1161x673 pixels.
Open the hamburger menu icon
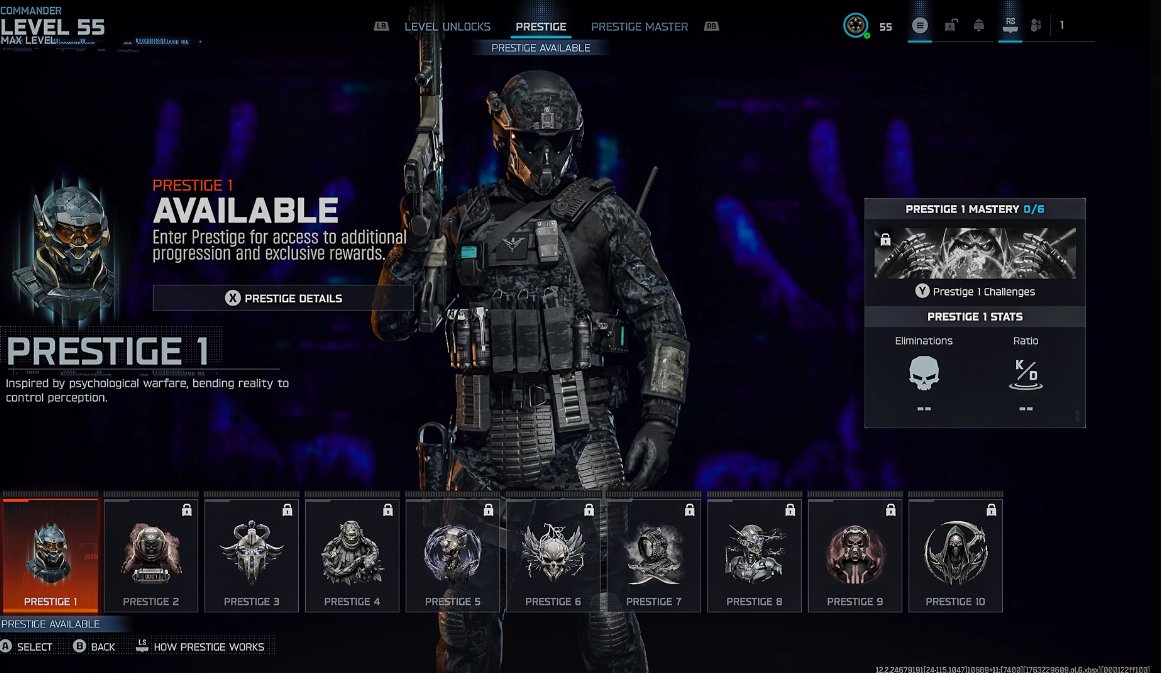(x=920, y=26)
